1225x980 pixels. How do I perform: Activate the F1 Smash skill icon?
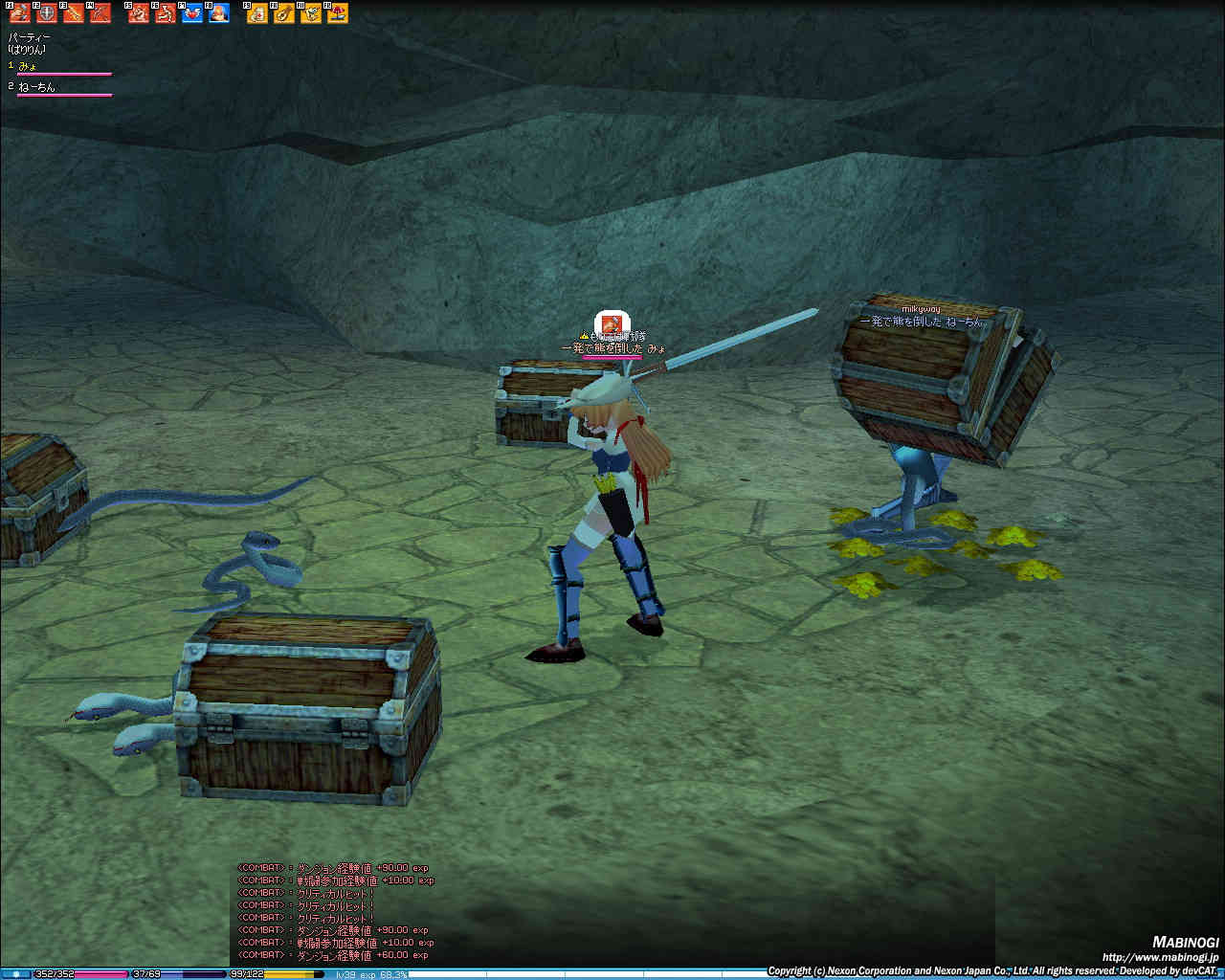tap(20, 13)
